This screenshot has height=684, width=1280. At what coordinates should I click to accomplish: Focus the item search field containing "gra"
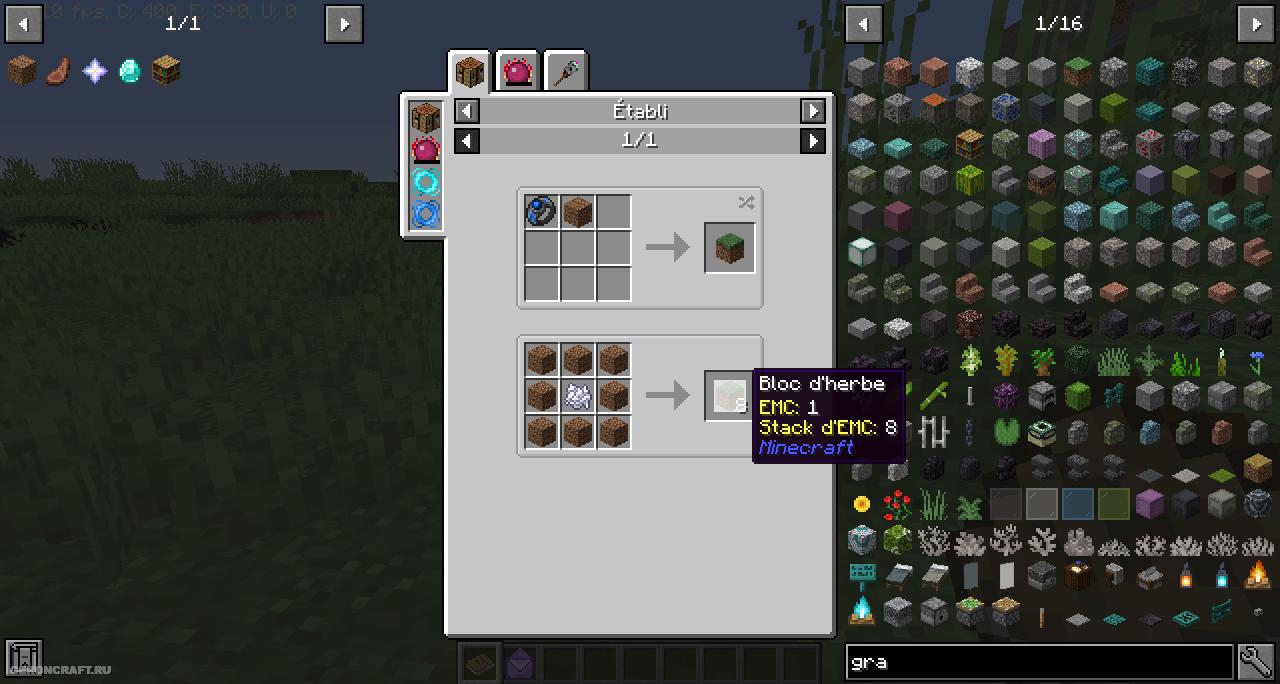1038,661
